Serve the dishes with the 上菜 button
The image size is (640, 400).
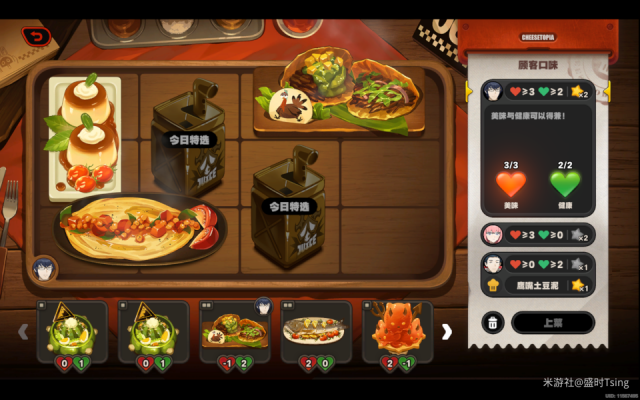pos(552,323)
